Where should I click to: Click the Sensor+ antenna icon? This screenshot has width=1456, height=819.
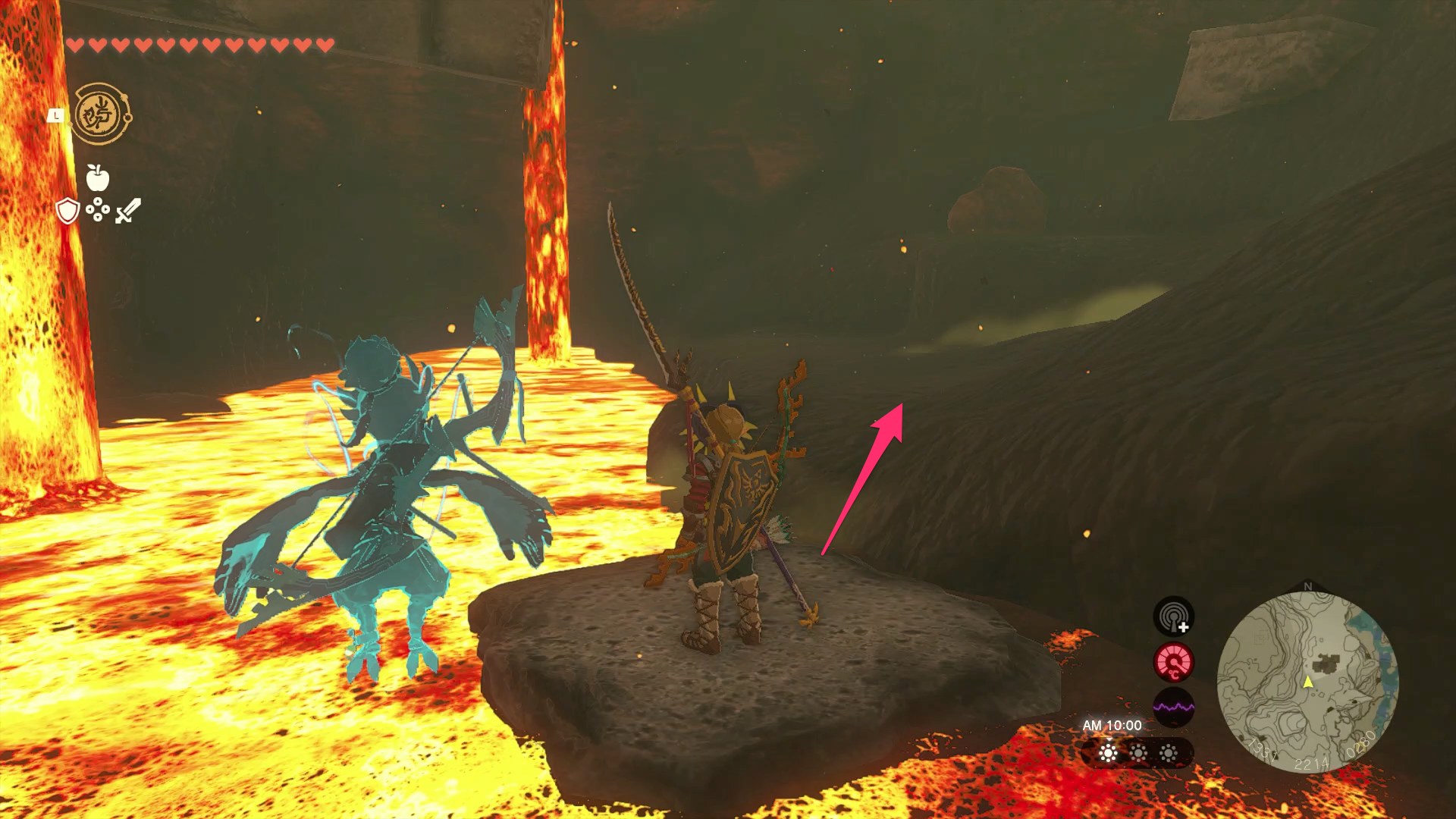pos(1173,617)
